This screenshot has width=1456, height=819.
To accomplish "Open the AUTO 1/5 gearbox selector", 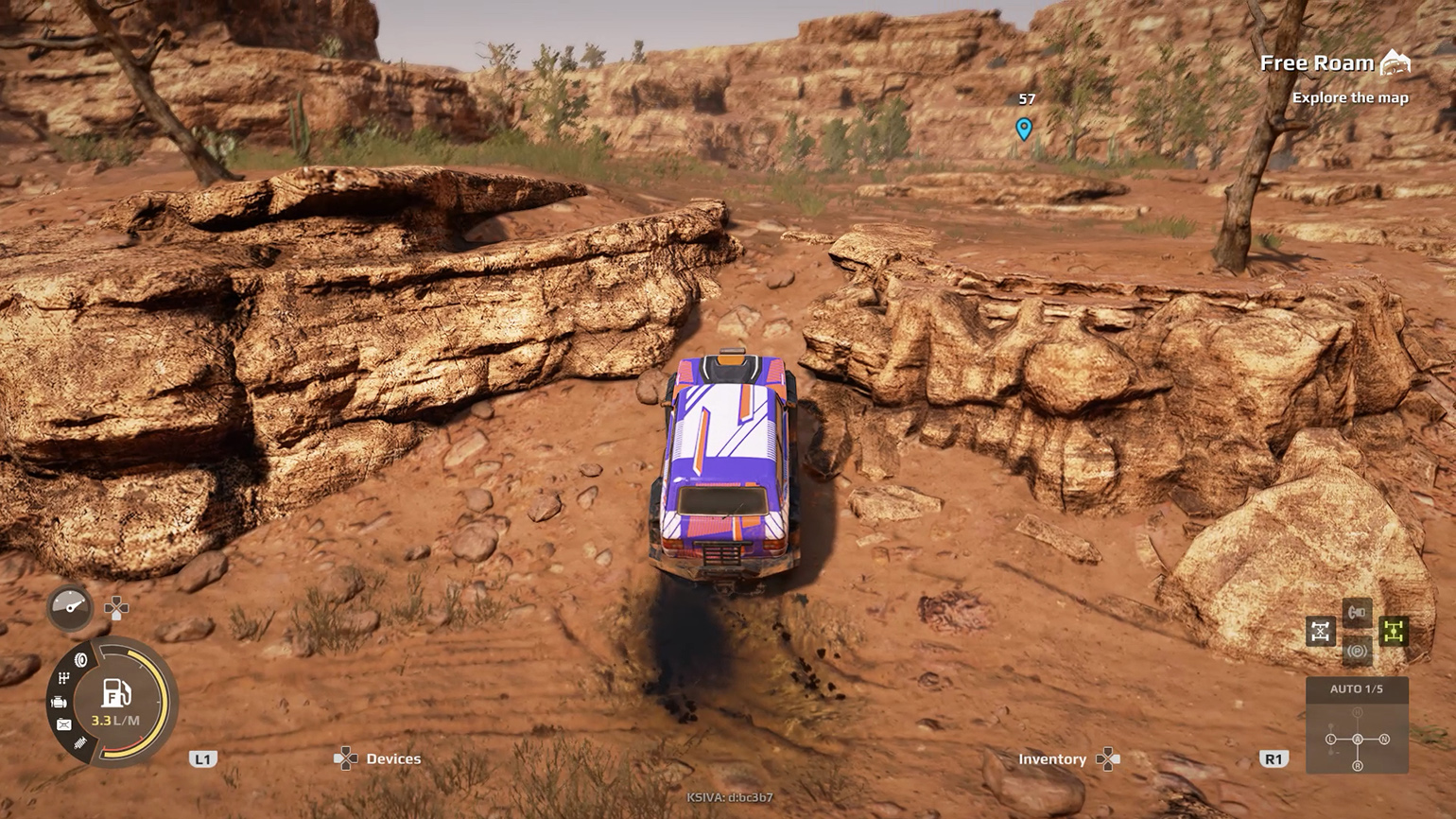I will pyautogui.click(x=1358, y=690).
